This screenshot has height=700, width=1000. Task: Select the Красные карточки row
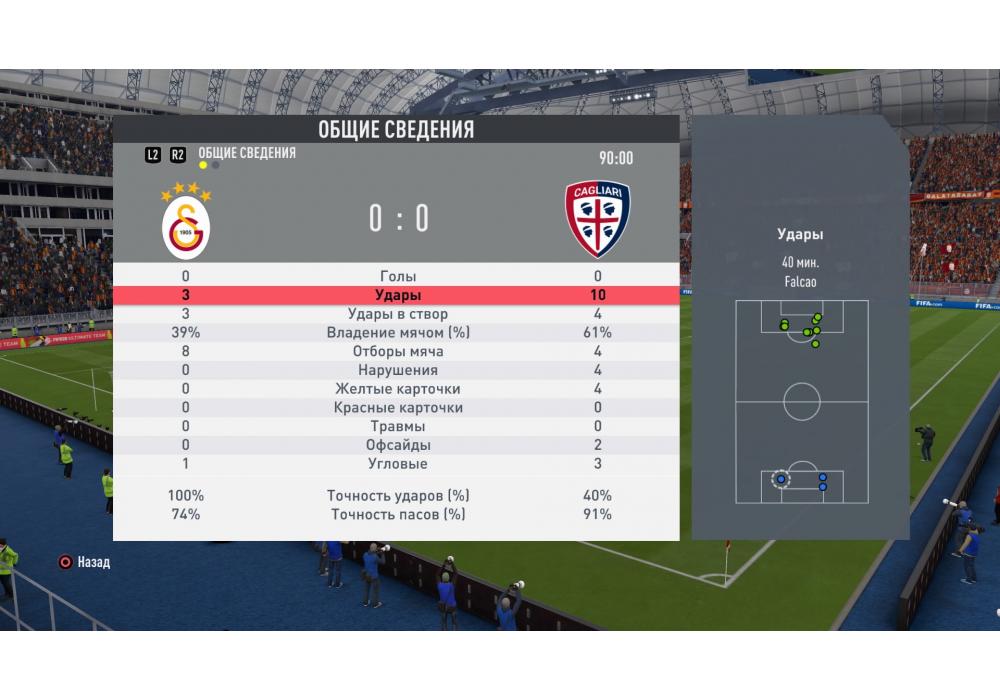point(398,408)
